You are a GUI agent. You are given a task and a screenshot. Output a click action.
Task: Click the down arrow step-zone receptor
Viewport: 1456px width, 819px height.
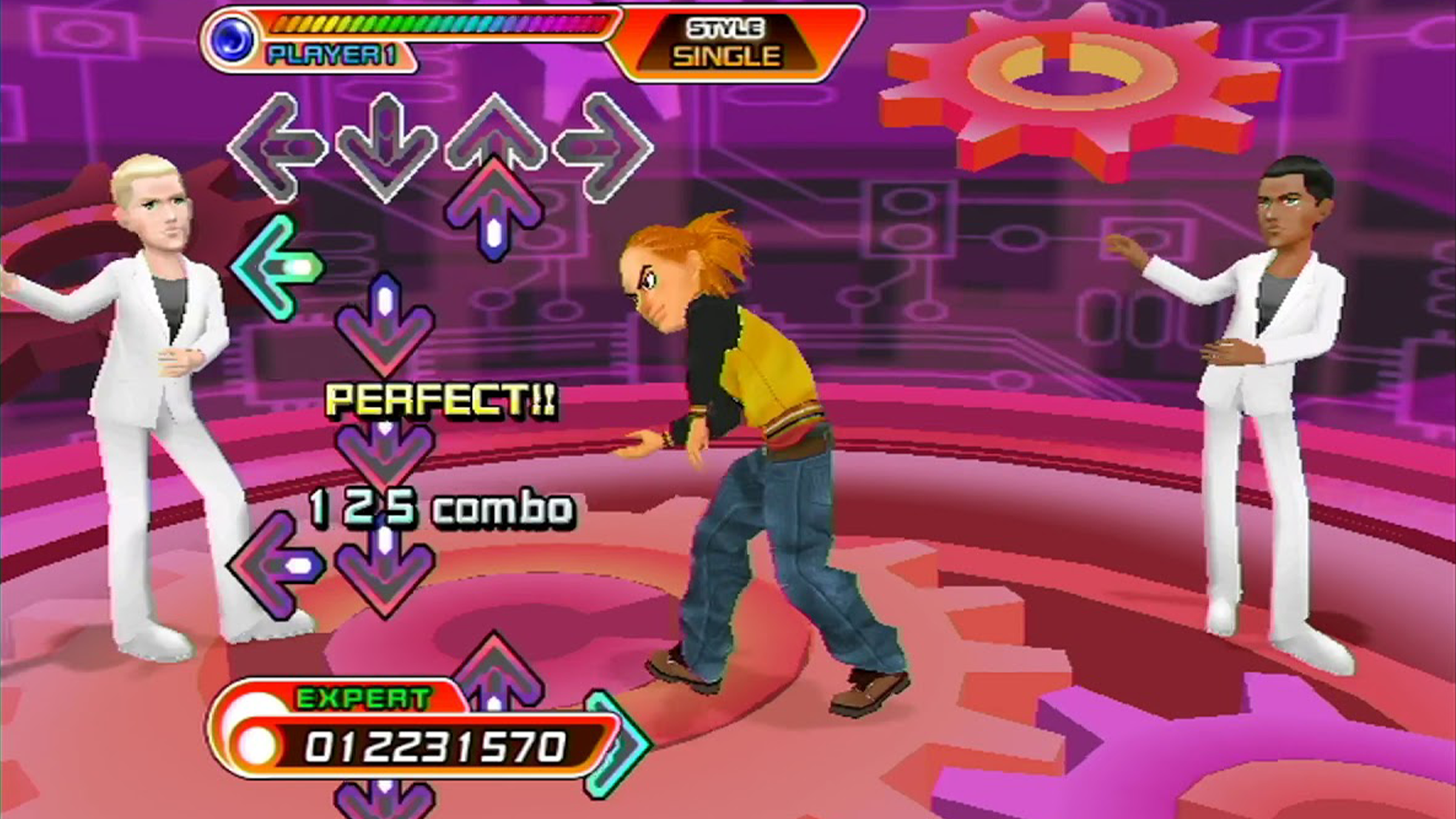pos(386,147)
